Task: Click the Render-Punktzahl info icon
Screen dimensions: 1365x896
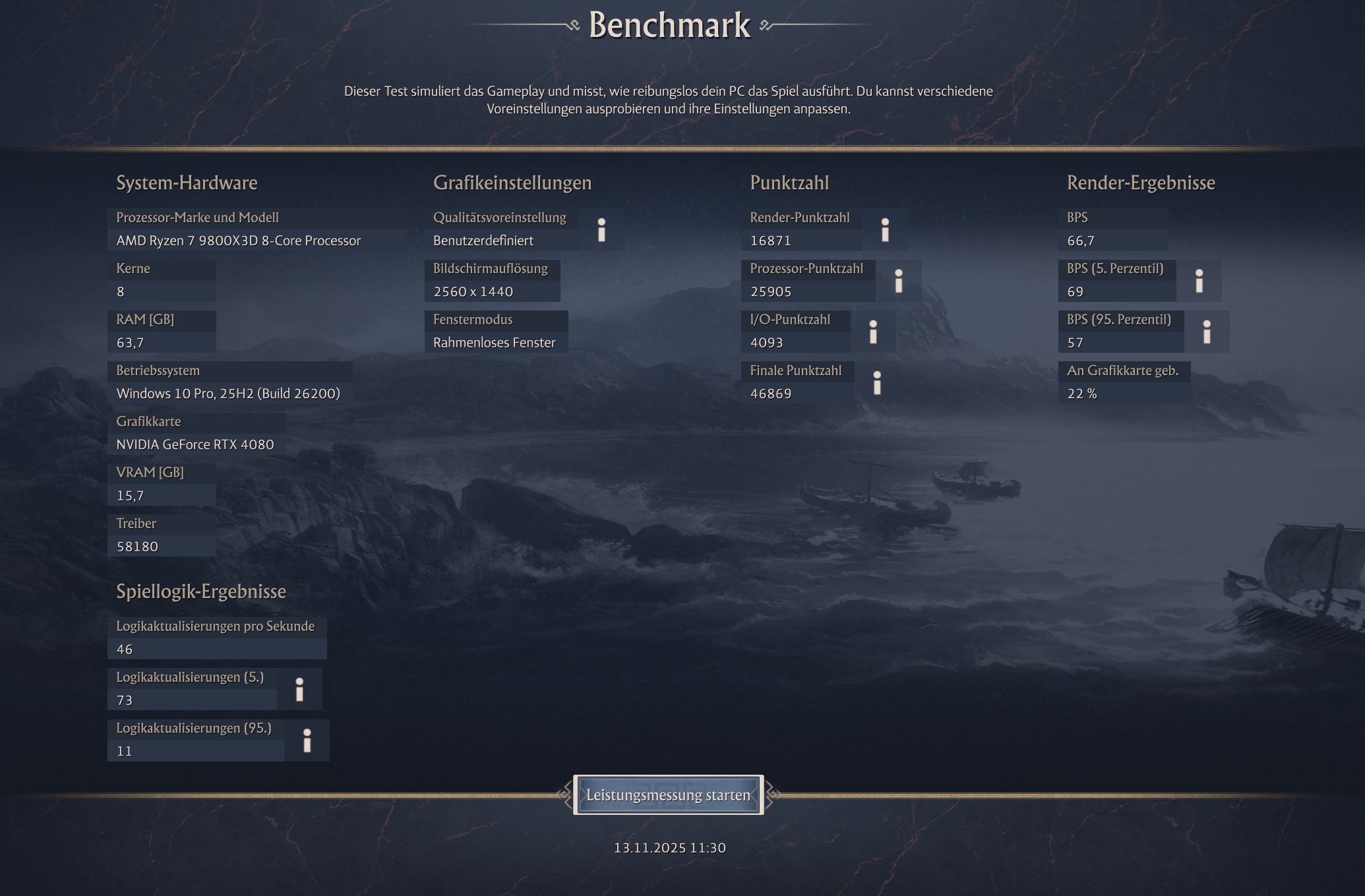Action: (x=885, y=230)
